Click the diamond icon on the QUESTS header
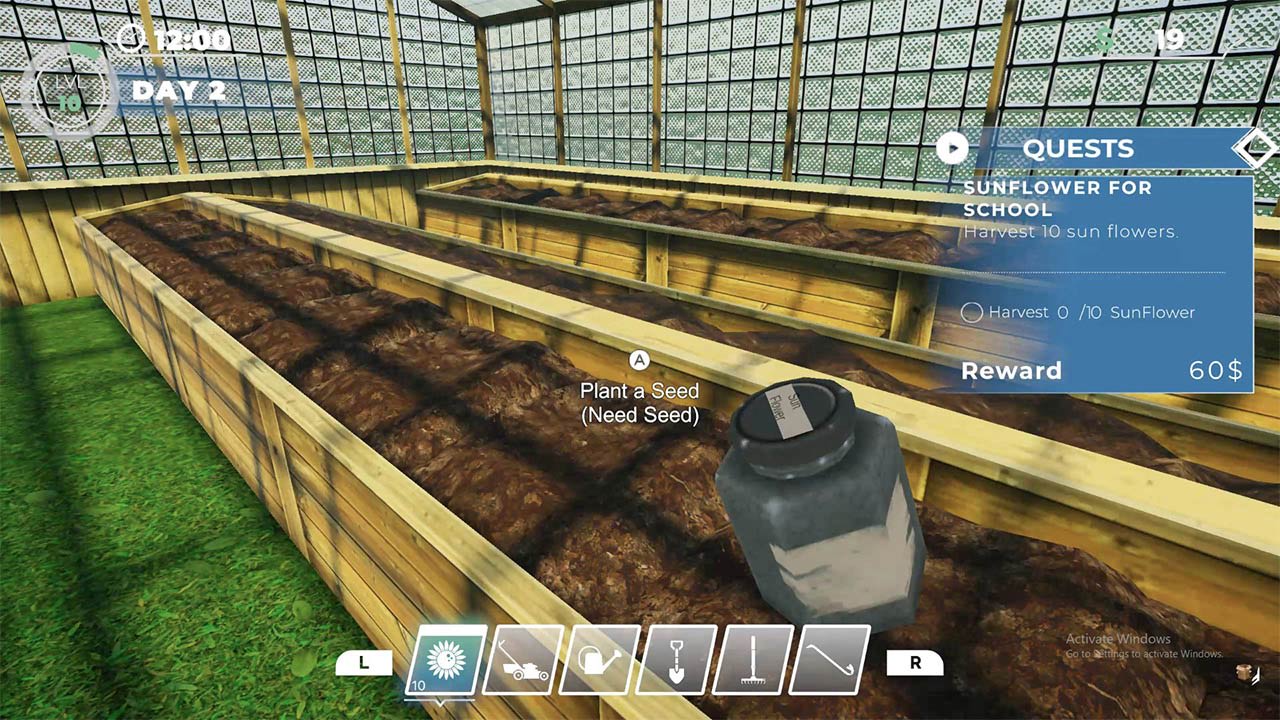Viewport: 1280px width, 720px height. (x=1256, y=148)
